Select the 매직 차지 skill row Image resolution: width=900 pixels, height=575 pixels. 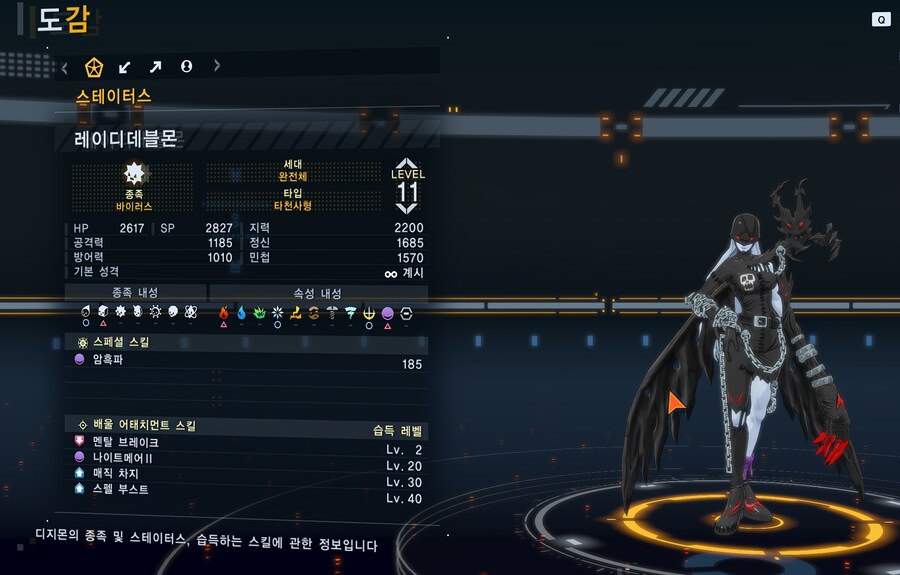250,473
